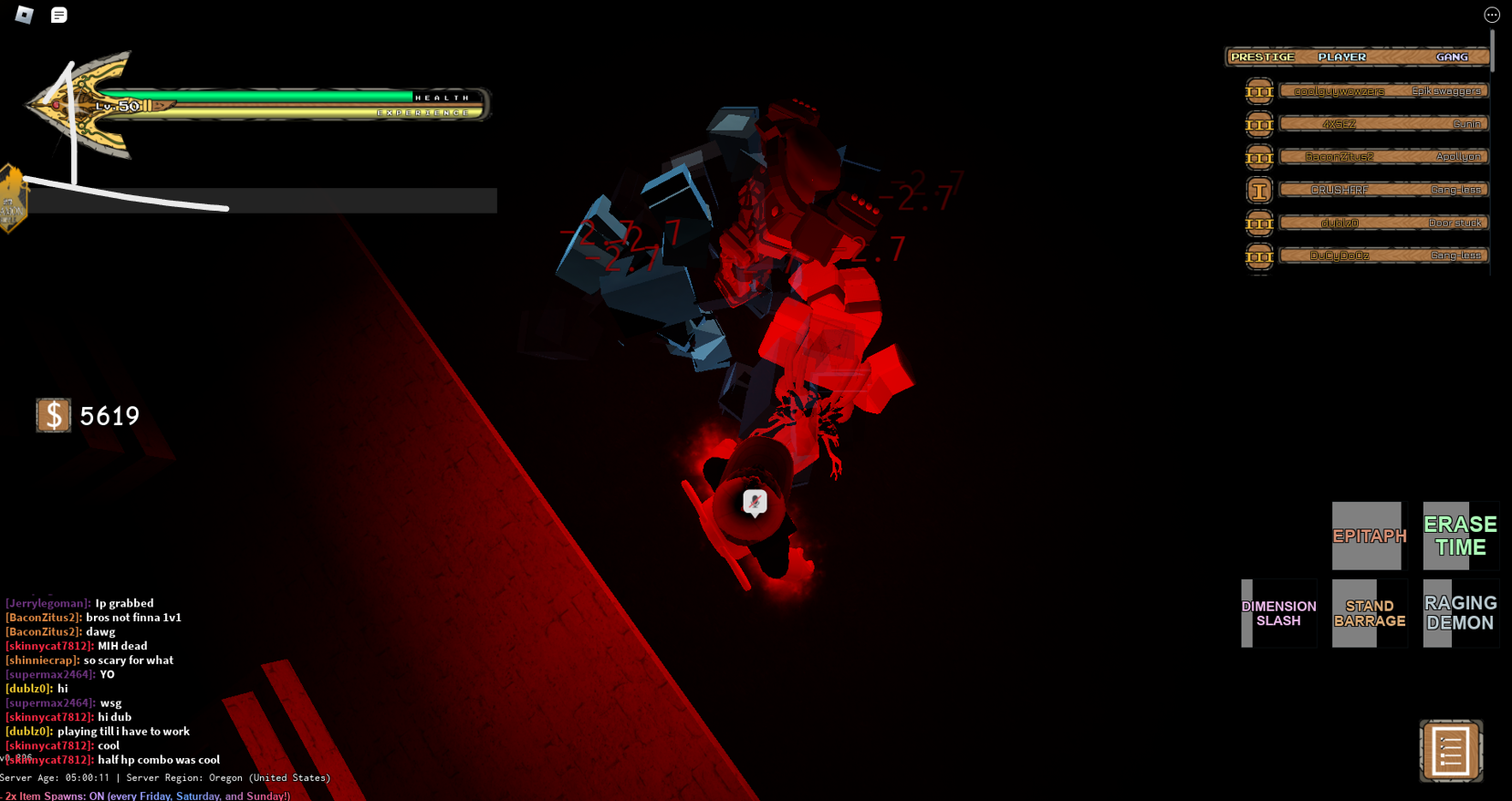
Task: Click the microphone-muted voice bubble
Action: (755, 502)
